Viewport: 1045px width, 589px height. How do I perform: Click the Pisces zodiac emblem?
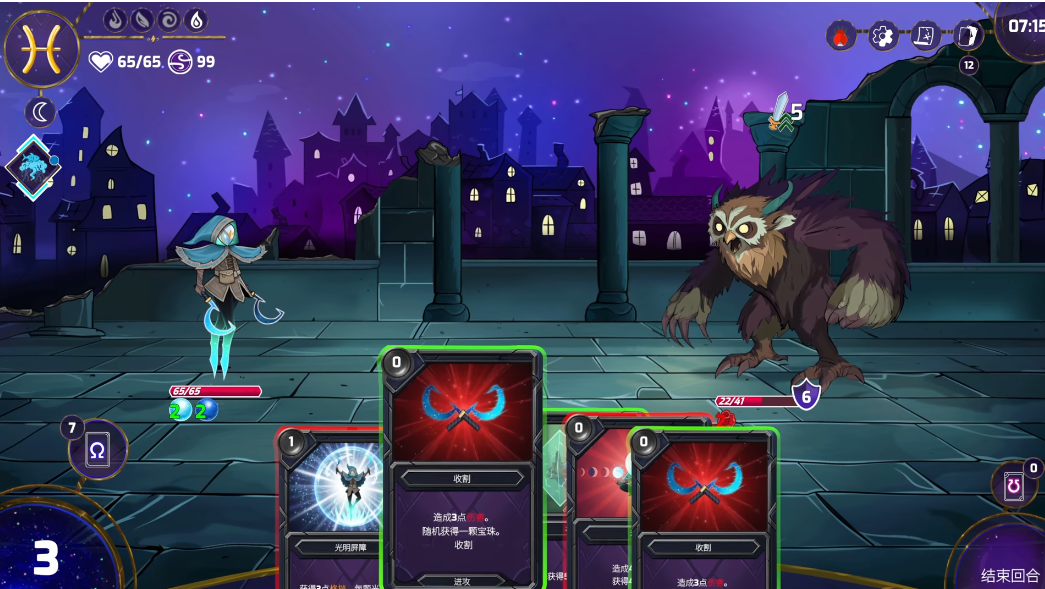[42, 49]
